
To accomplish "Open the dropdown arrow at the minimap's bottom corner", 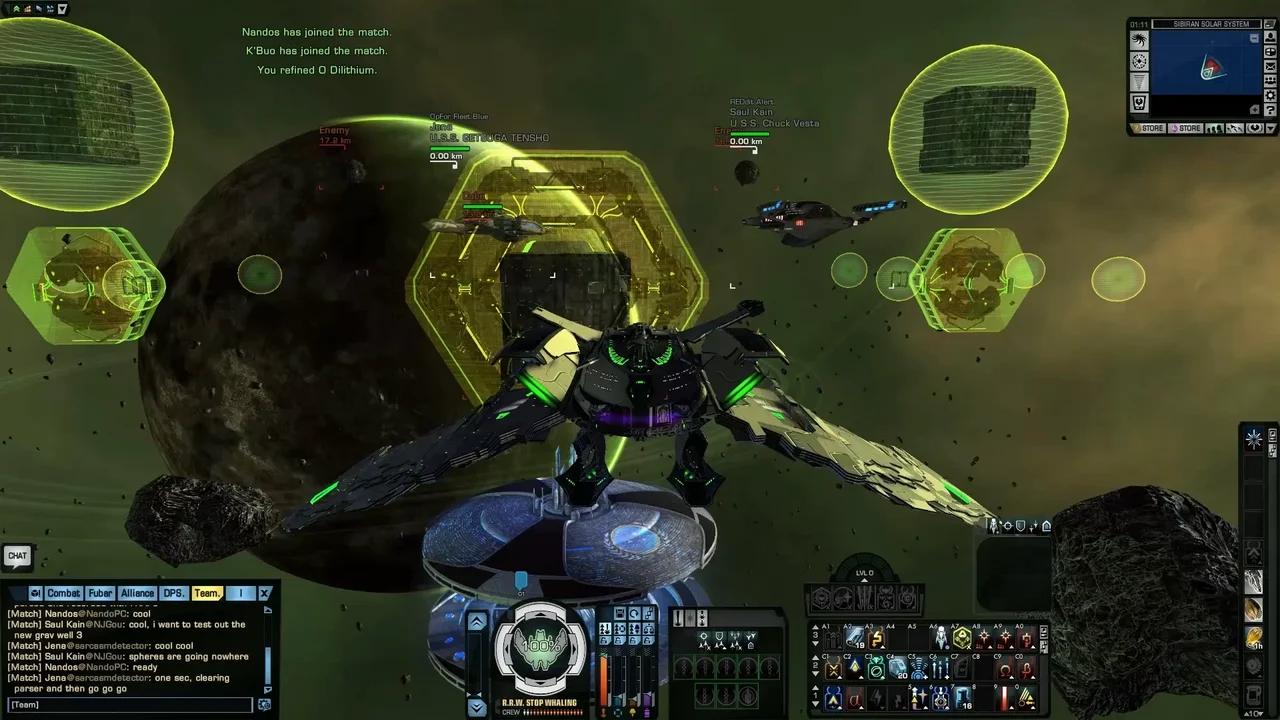I will pyautogui.click(x=1270, y=128).
